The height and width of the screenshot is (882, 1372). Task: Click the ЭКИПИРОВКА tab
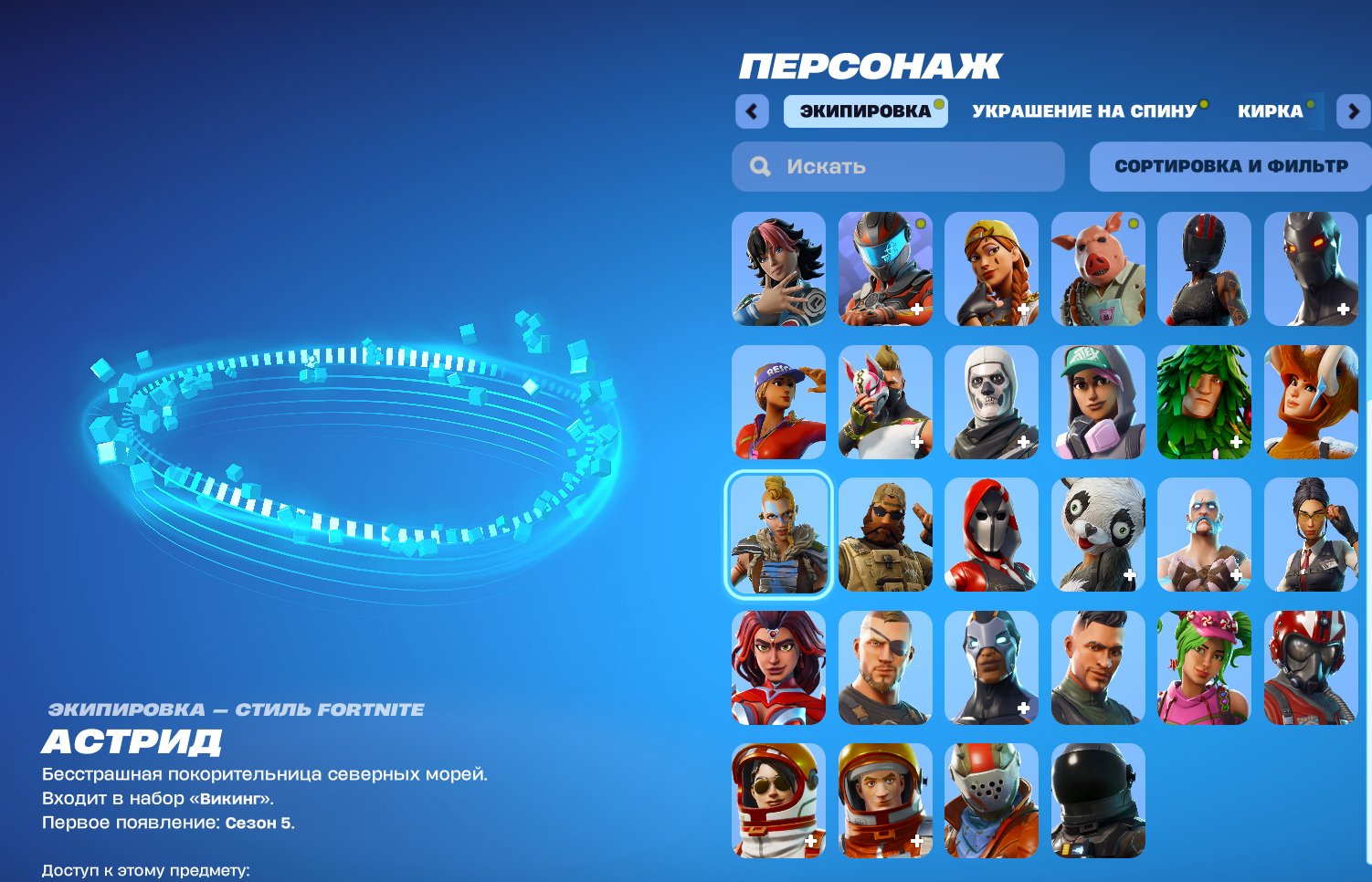click(x=863, y=110)
